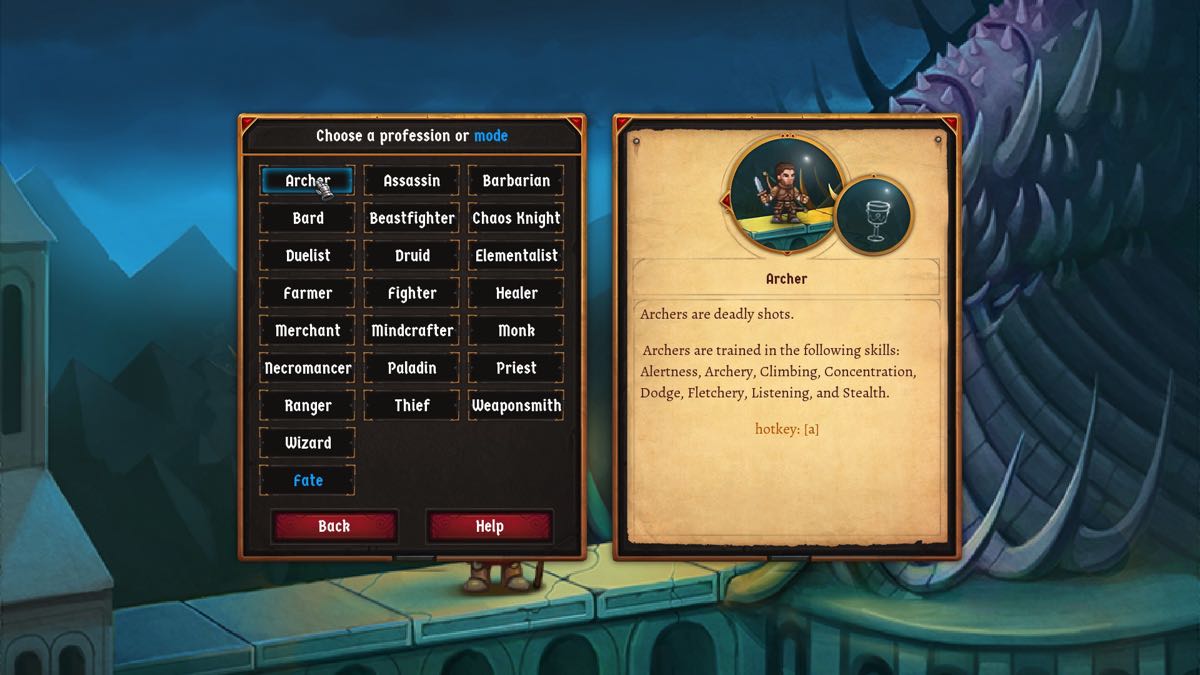Screen dimensions: 1200x675
Task: Open the Help screen
Action: (489, 526)
